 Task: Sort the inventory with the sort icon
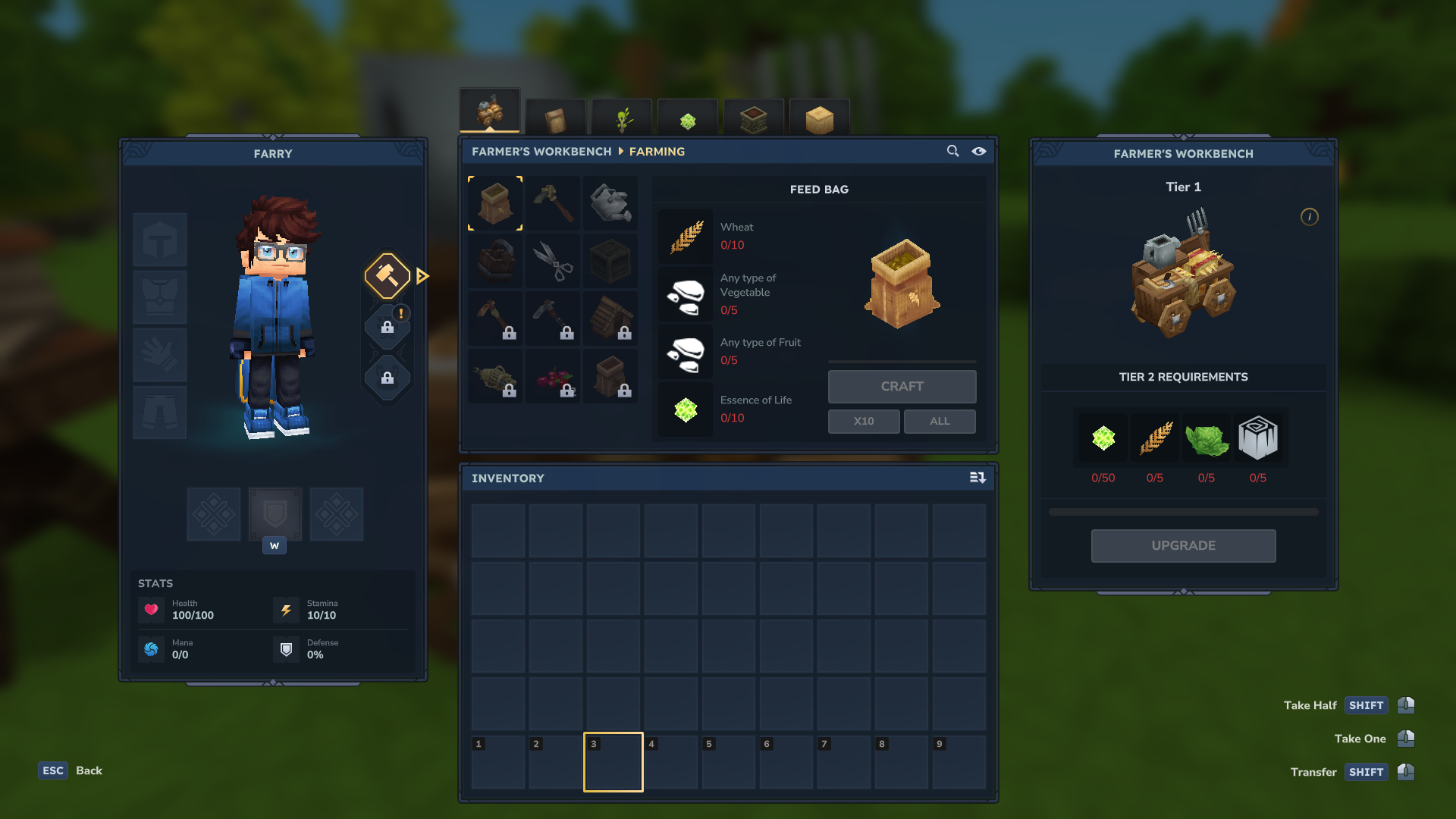[977, 478]
